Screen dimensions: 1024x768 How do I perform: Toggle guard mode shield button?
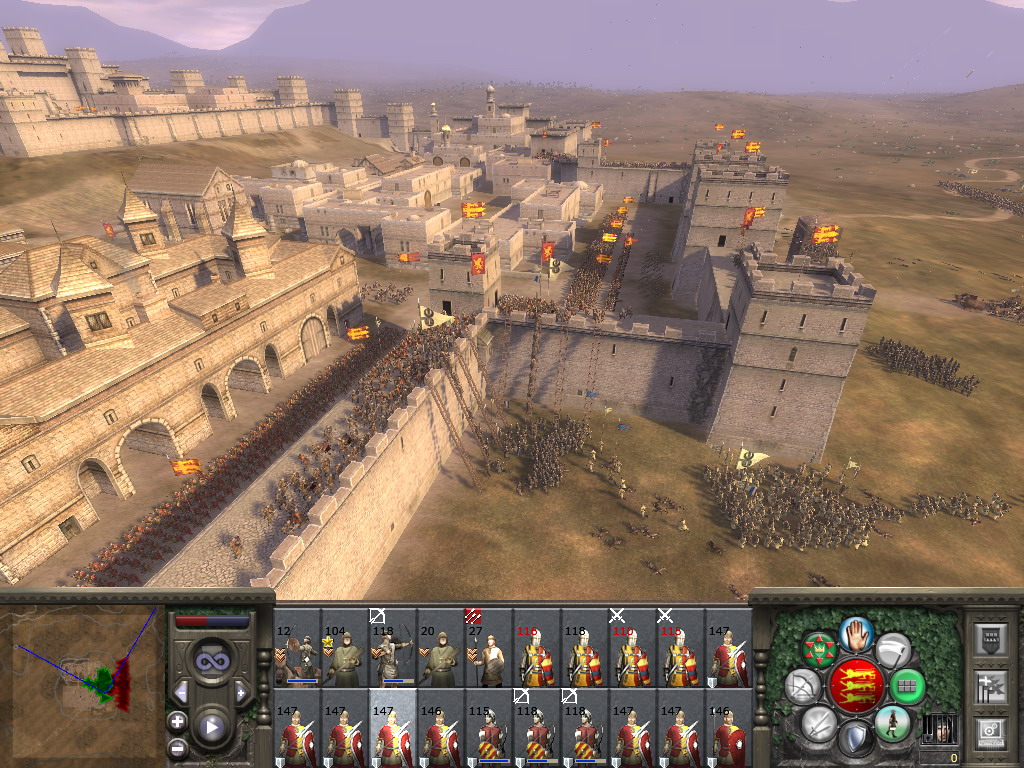click(x=855, y=739)
